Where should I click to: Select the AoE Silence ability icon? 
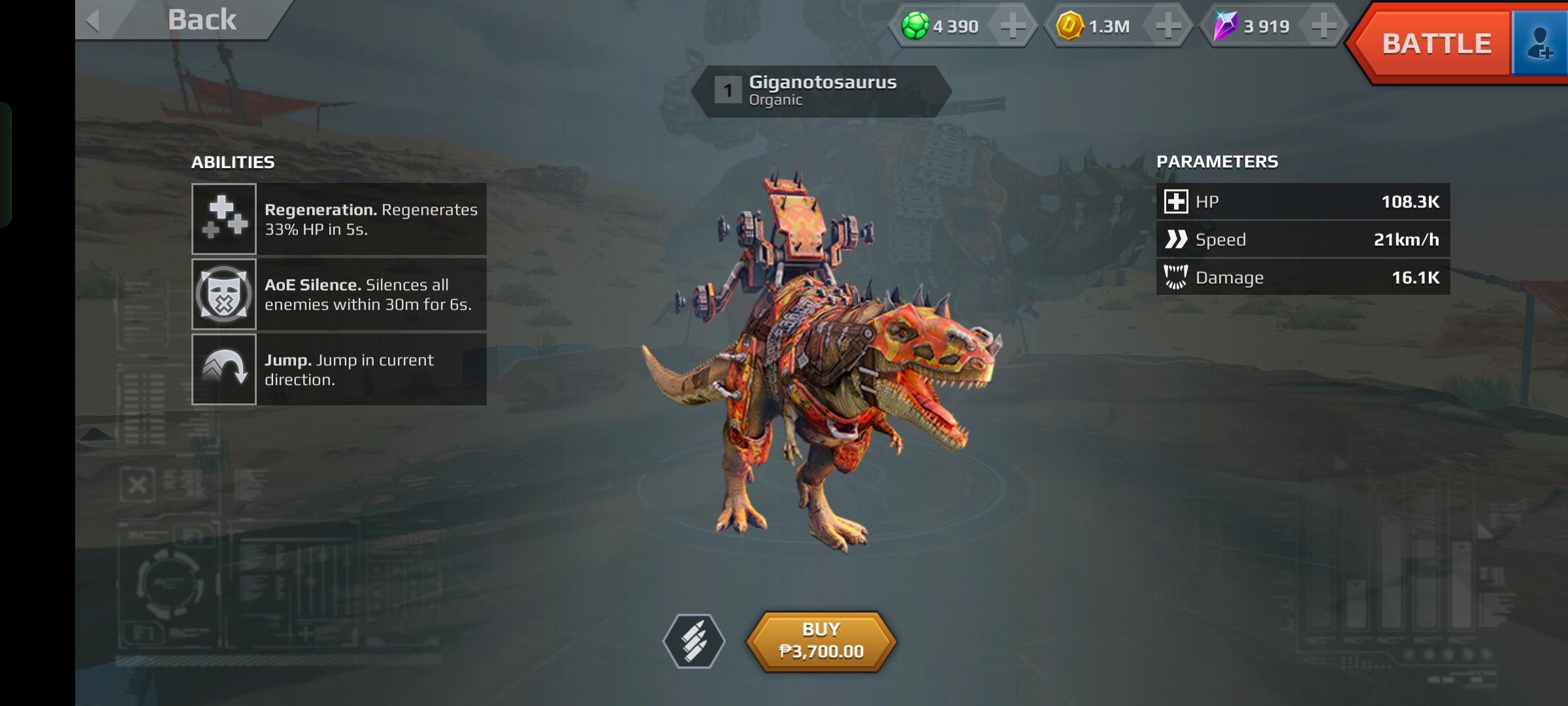coord(224,294)
